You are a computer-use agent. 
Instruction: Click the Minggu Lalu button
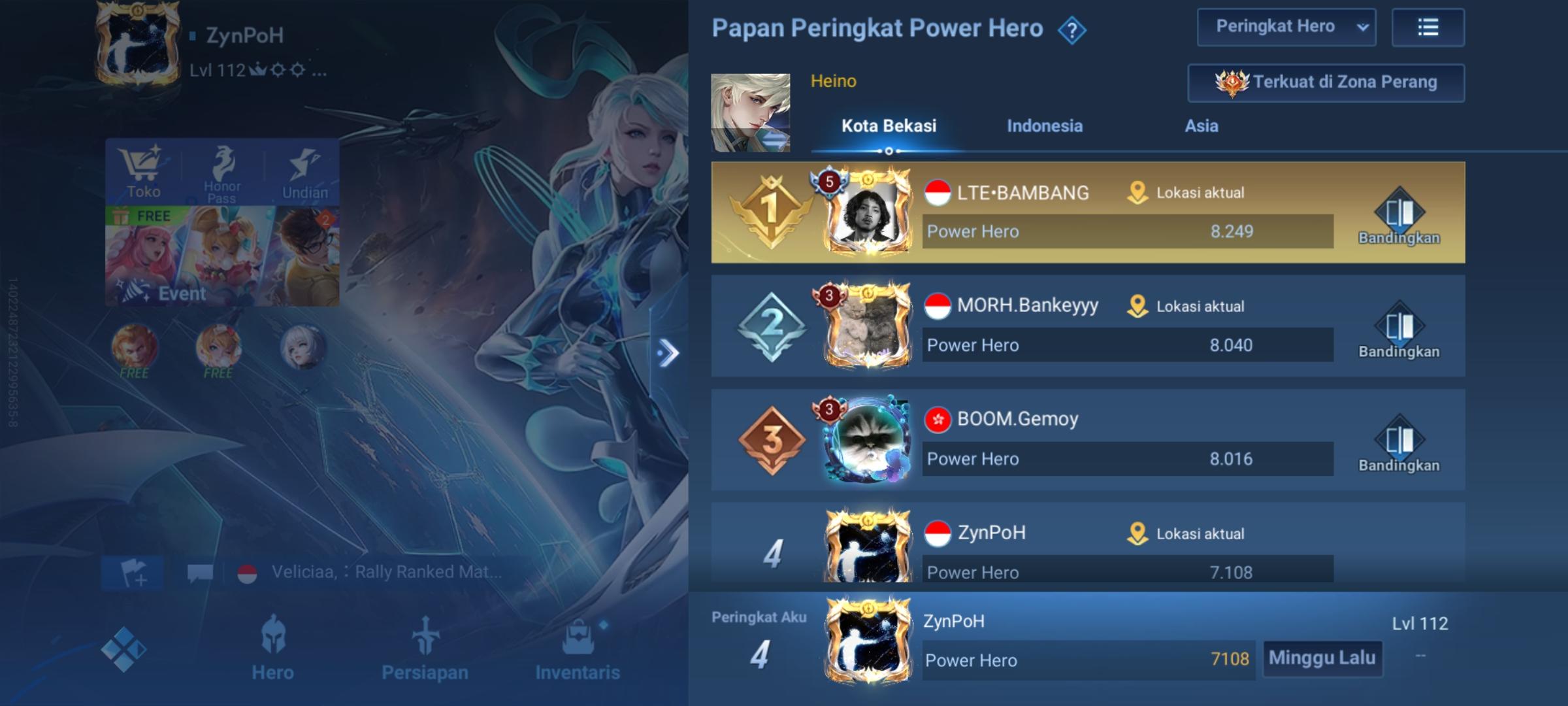(x=1322, y=659)
